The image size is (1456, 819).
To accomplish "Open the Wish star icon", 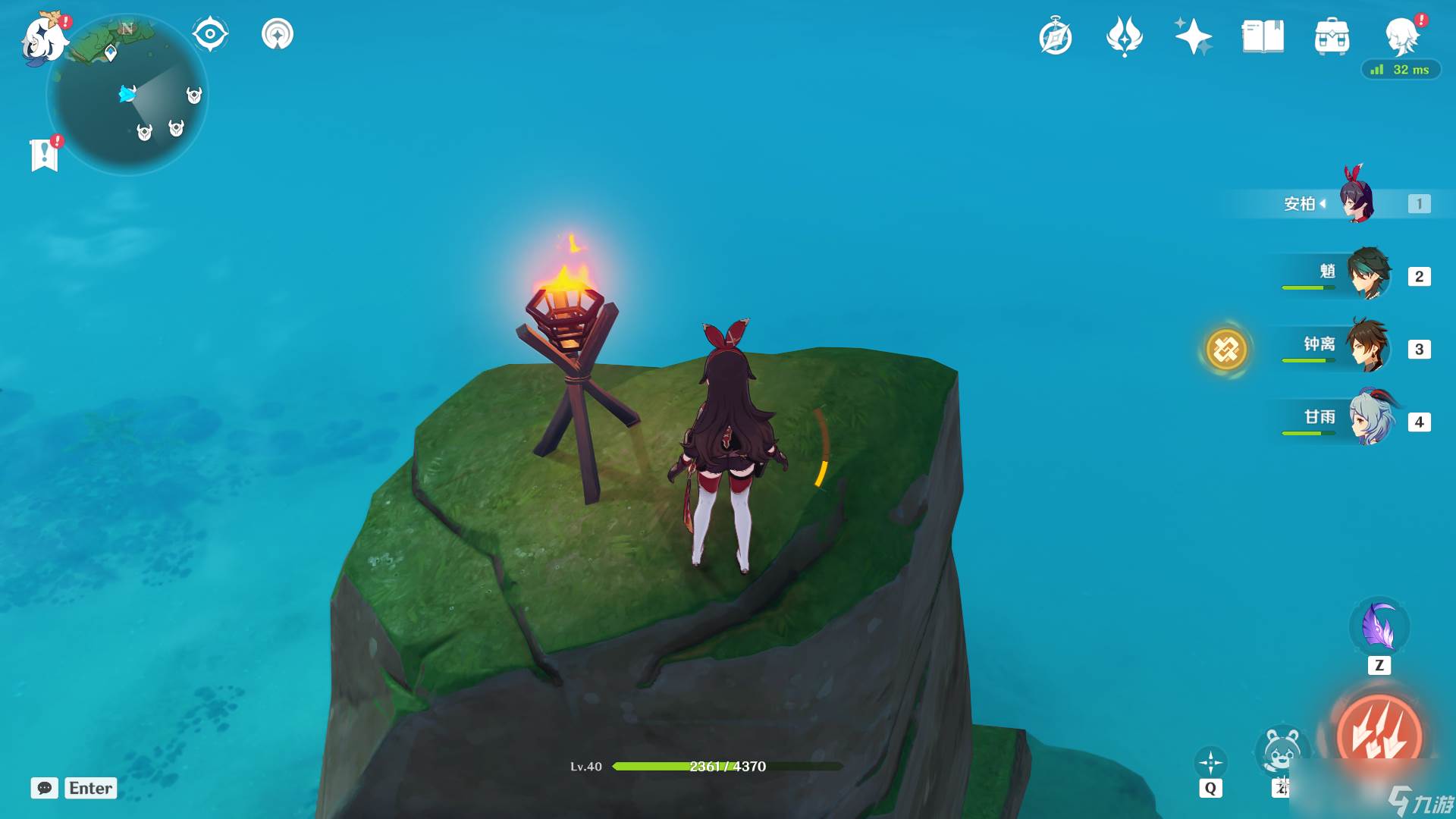I will coord(1193,36).
